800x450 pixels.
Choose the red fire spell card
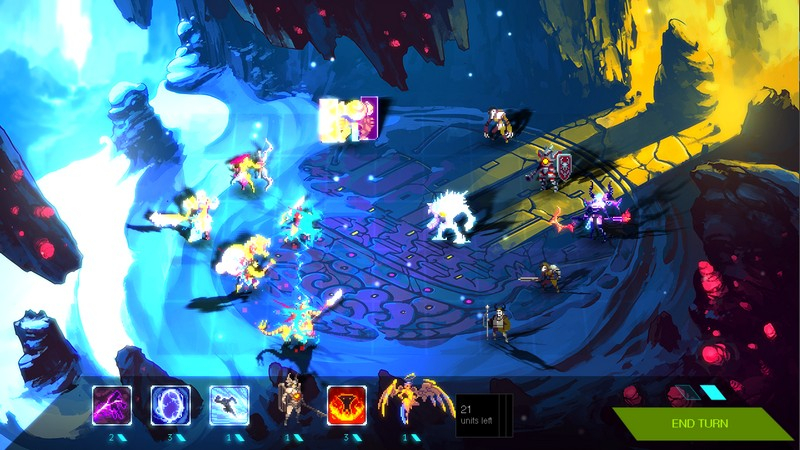click(347, 405)
